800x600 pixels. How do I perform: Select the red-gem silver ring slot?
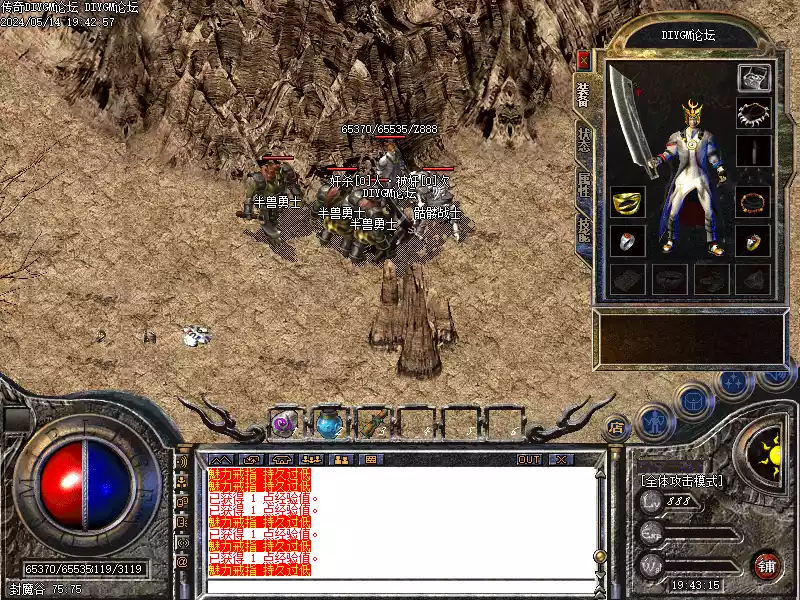627,240
